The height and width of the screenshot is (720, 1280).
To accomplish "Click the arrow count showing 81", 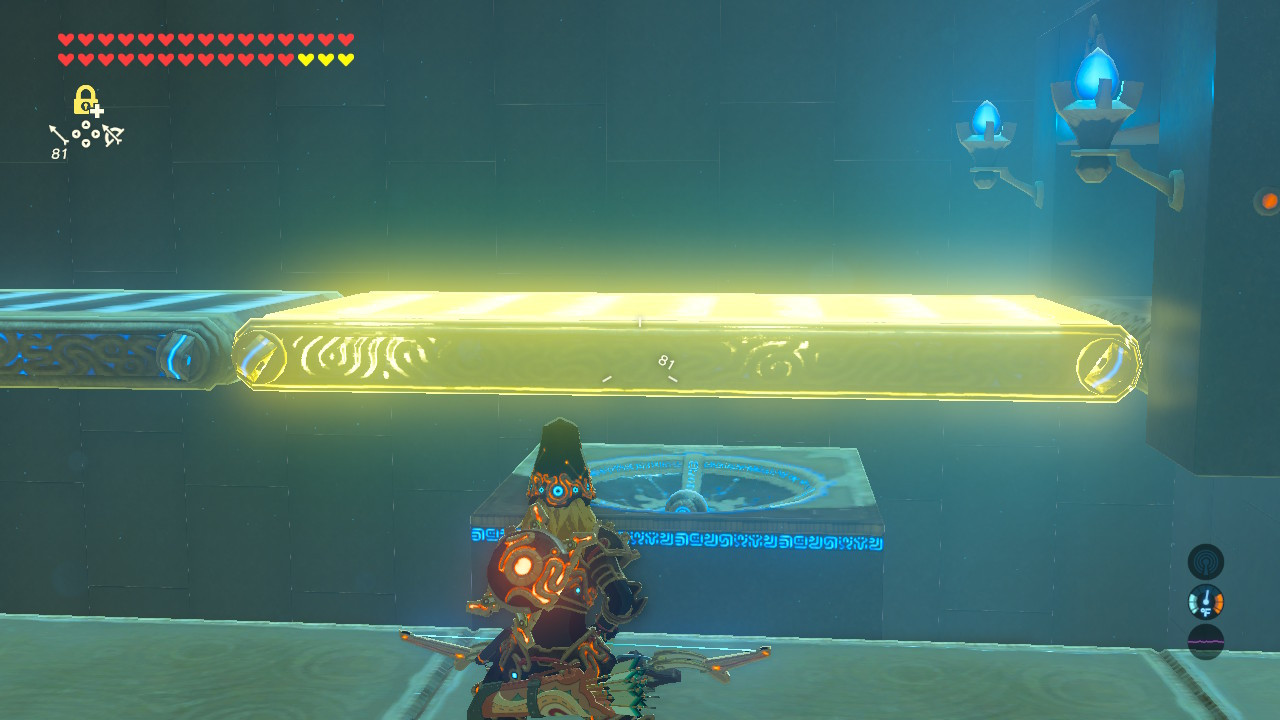I will (x=58, y=153).
